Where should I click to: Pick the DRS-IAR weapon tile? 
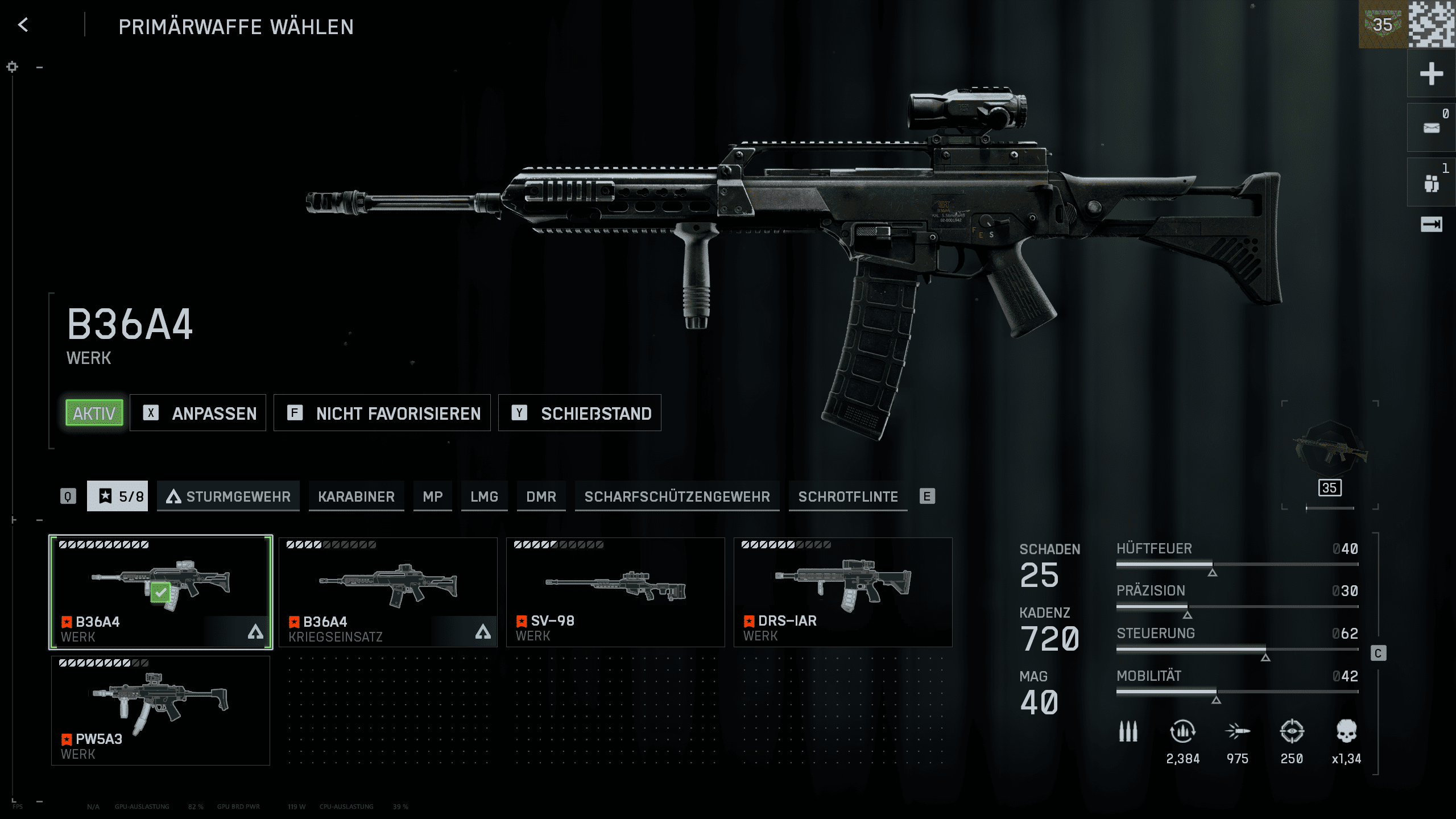point(843,591)
